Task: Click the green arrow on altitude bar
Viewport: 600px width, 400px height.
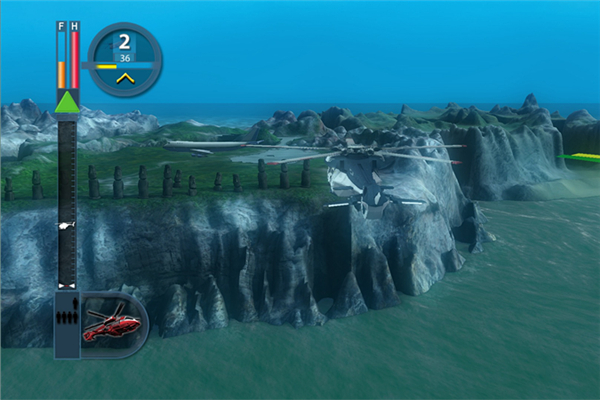Action: point(67,101)
